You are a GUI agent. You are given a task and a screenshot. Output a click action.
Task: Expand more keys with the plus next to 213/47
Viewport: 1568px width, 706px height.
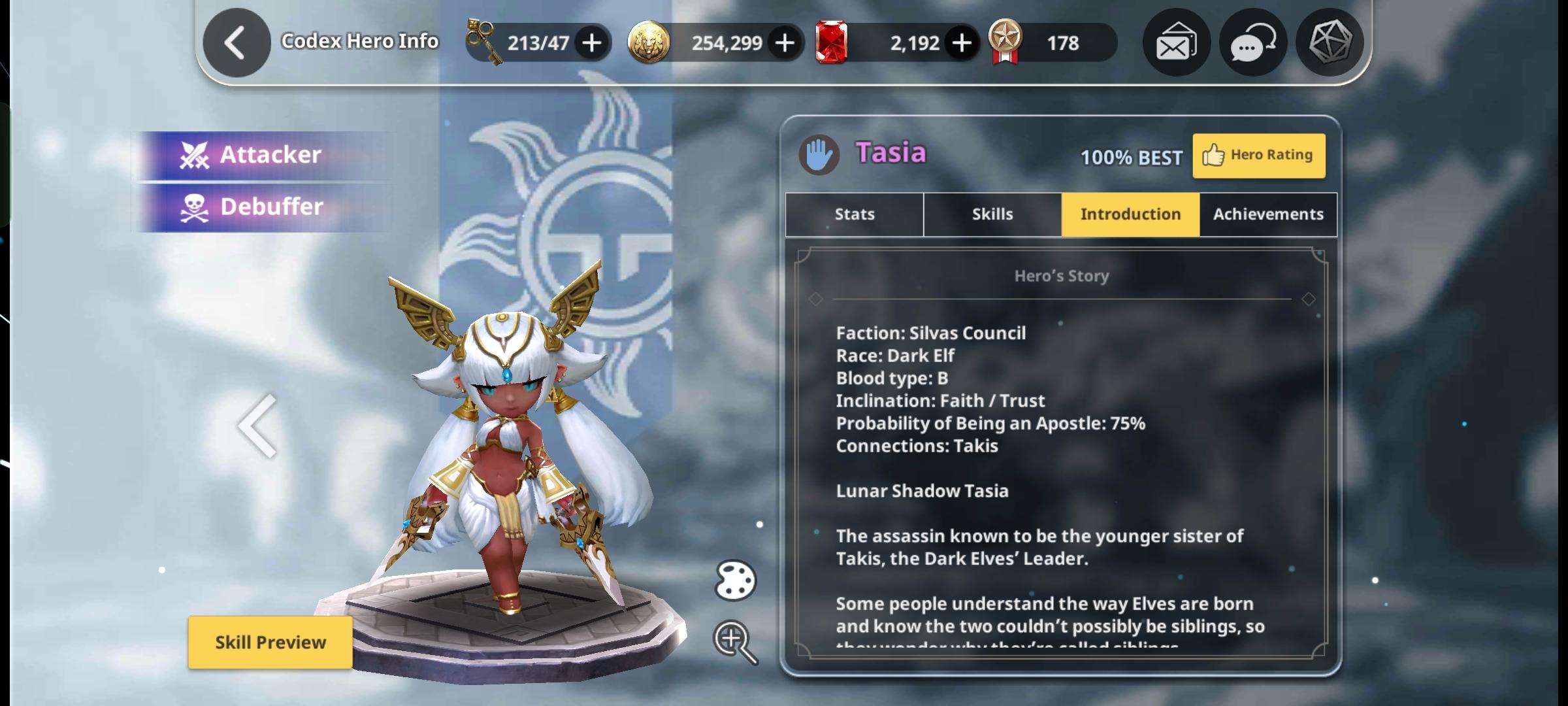tap(591, 42)
